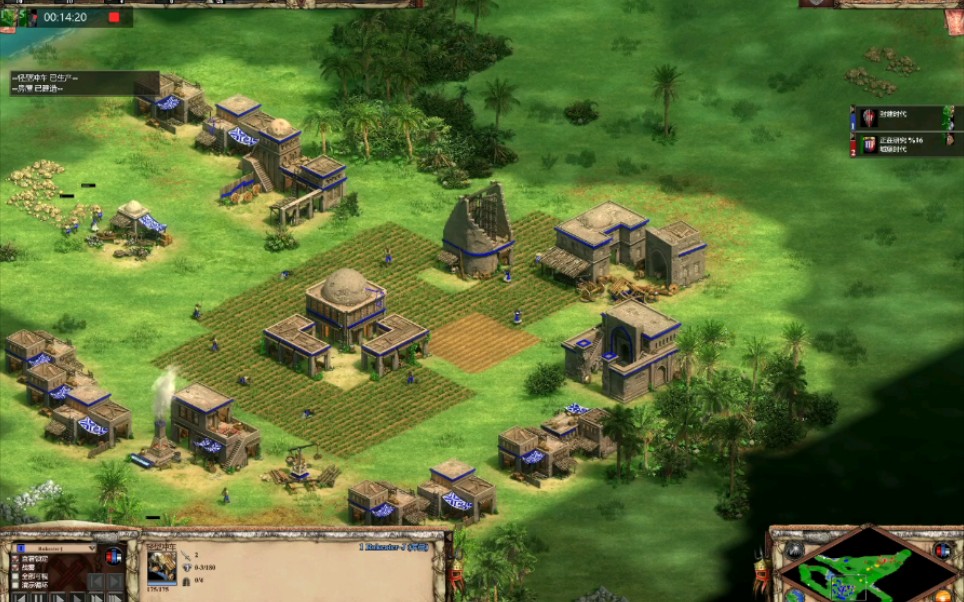Toggle the first checkbox in replay options
The image size is (964, 602).
tap(14, 559)
